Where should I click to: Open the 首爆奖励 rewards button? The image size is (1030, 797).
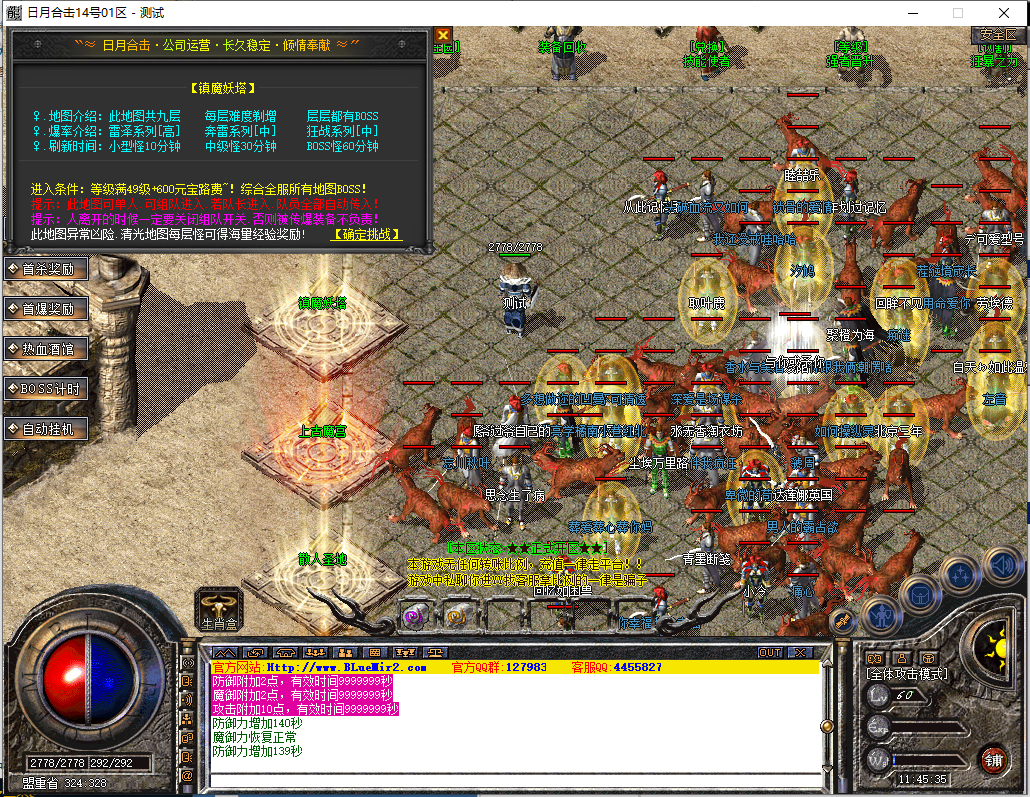tap(46, 309)
